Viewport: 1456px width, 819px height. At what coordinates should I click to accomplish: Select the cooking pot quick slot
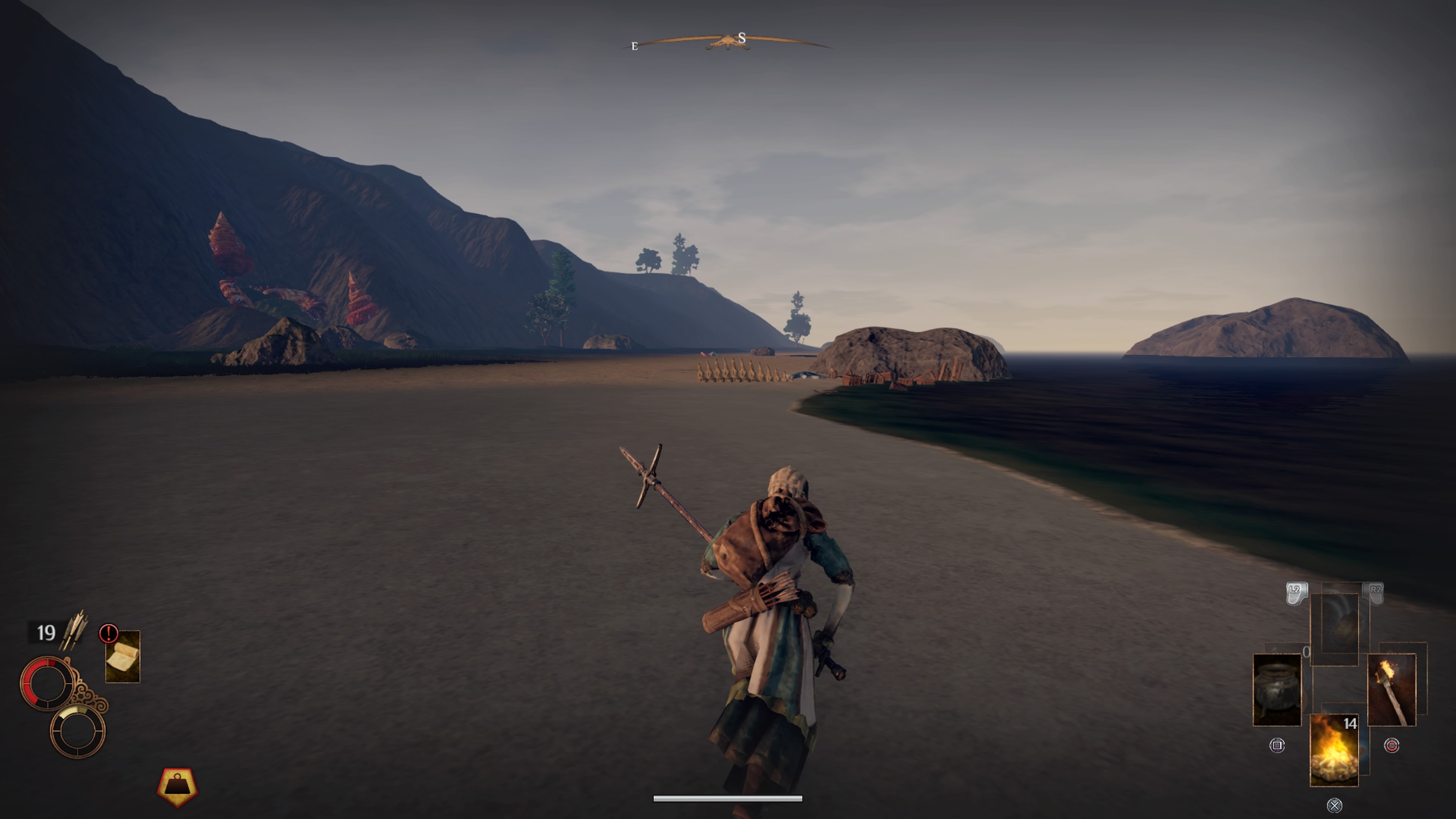1277,690
